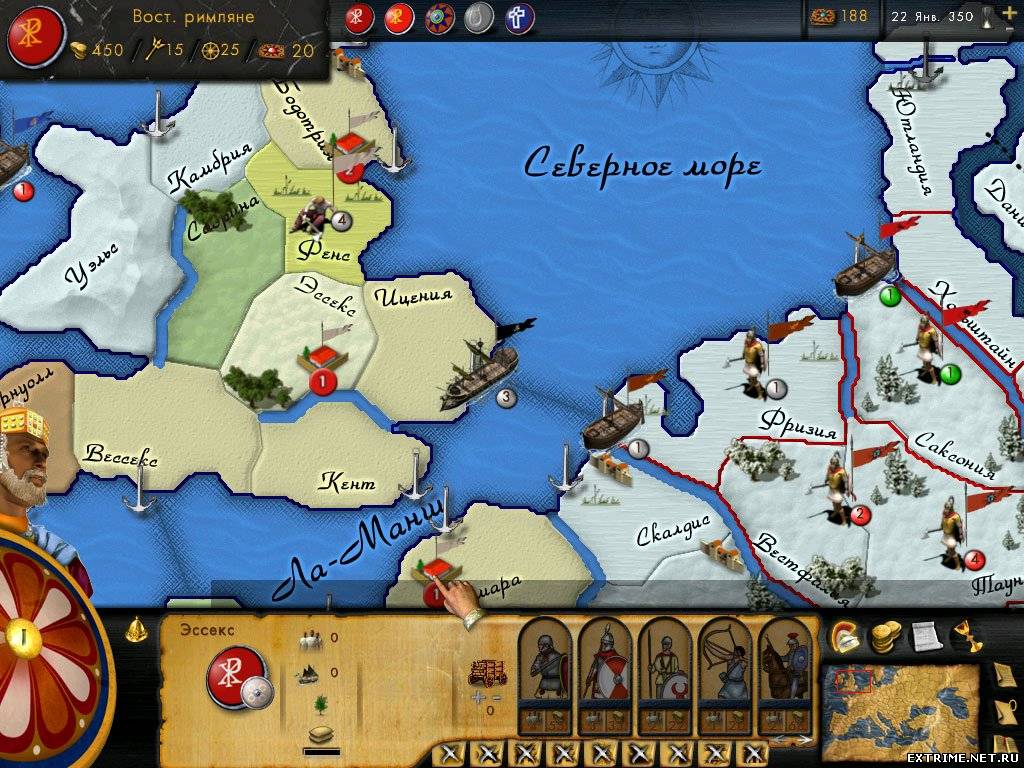Open the gold coins economy panel
1024x768 pixels.
(883, 634)
